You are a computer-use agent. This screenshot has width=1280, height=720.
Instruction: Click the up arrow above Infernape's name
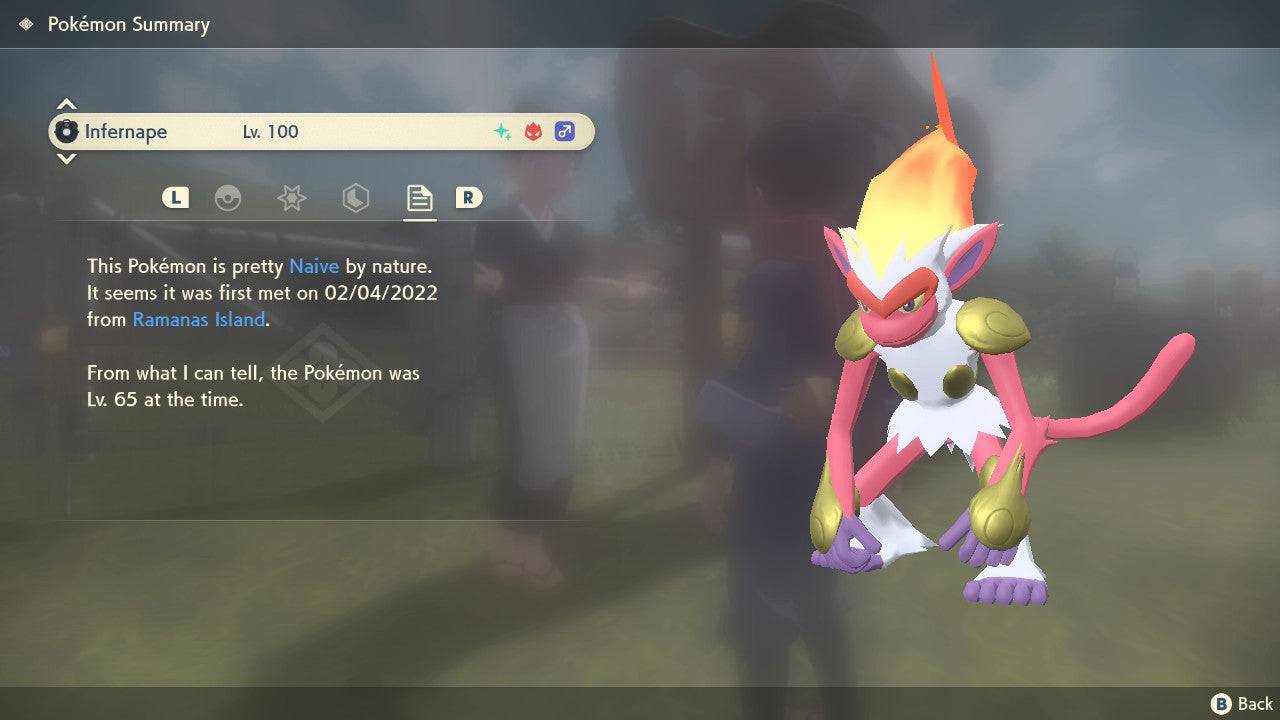(x=66, y=103)
